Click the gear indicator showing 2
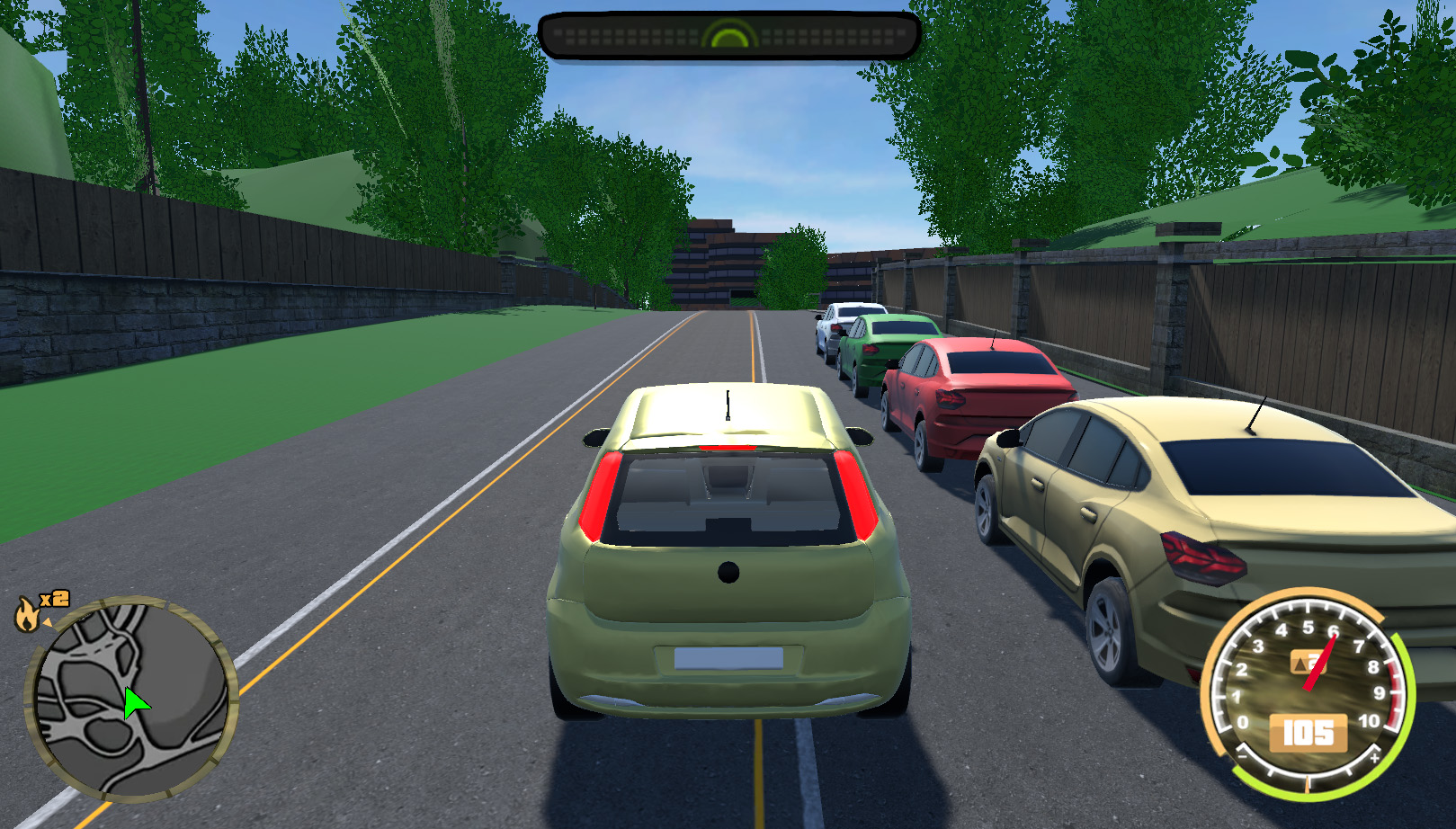Screen dimensions: 1456x829 click(x=1309, y=663)
